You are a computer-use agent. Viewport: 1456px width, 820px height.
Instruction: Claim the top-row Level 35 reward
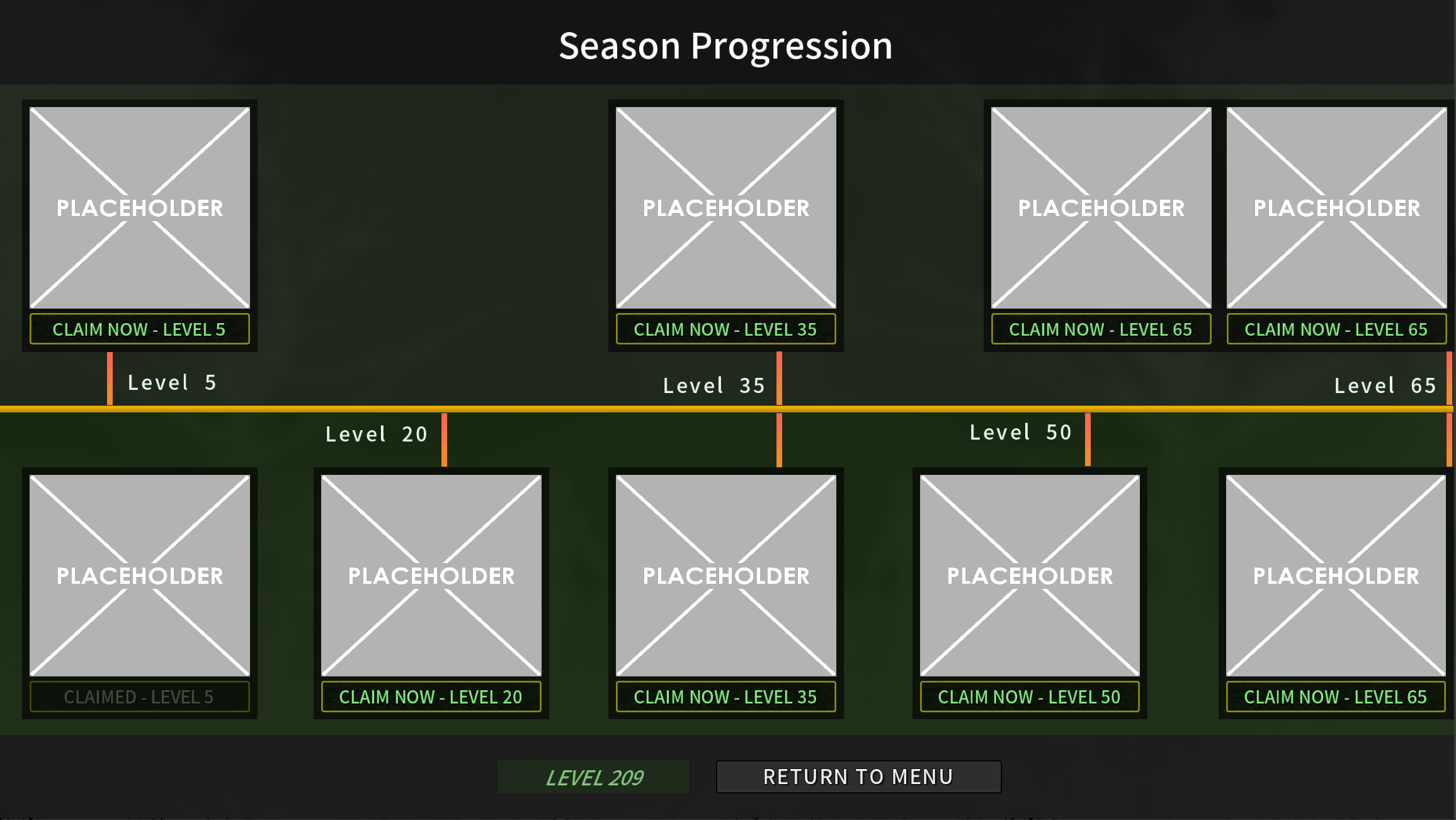(x=725, y=328)
